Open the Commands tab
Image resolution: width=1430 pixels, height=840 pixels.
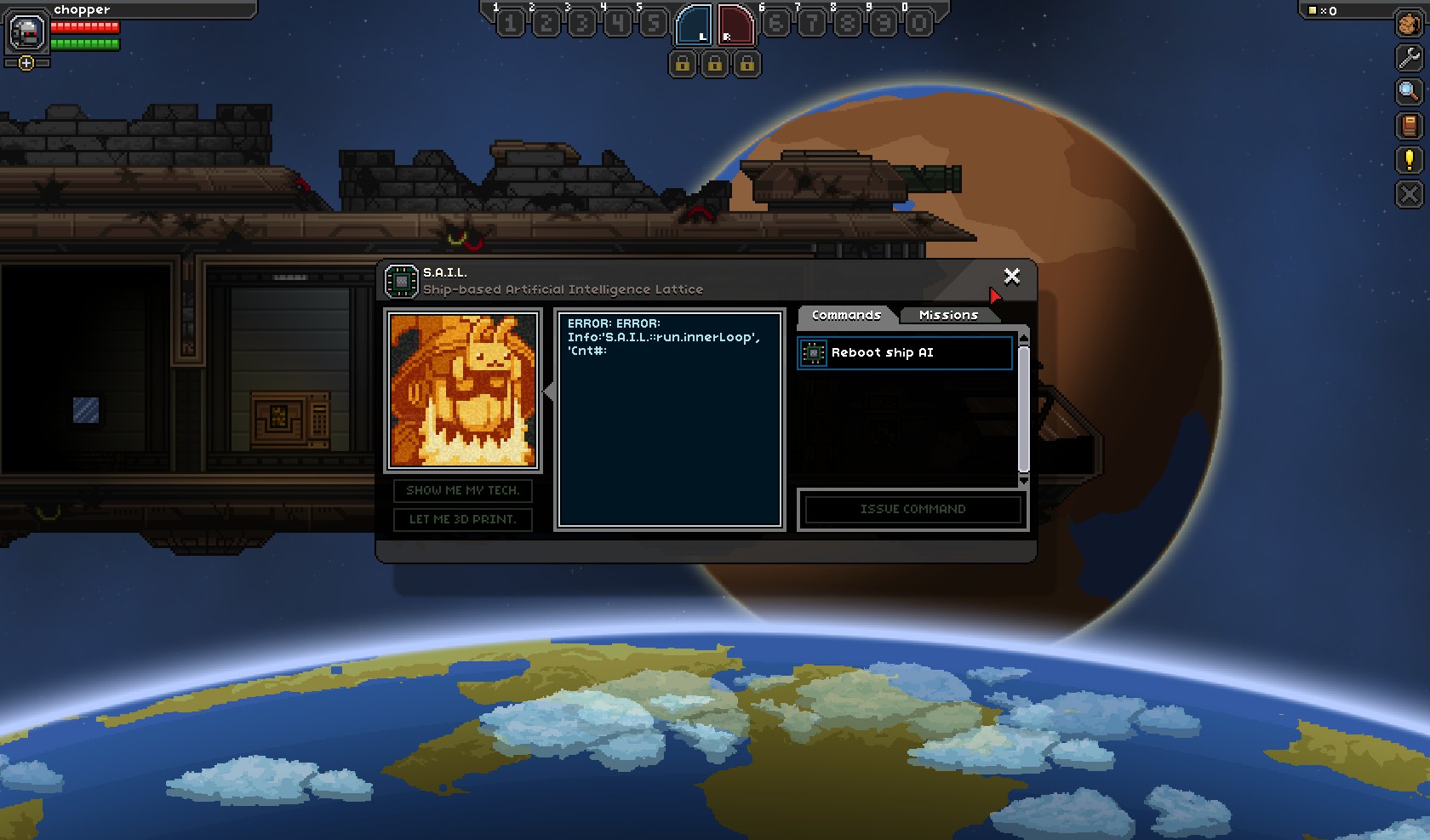tap(847, 315)
